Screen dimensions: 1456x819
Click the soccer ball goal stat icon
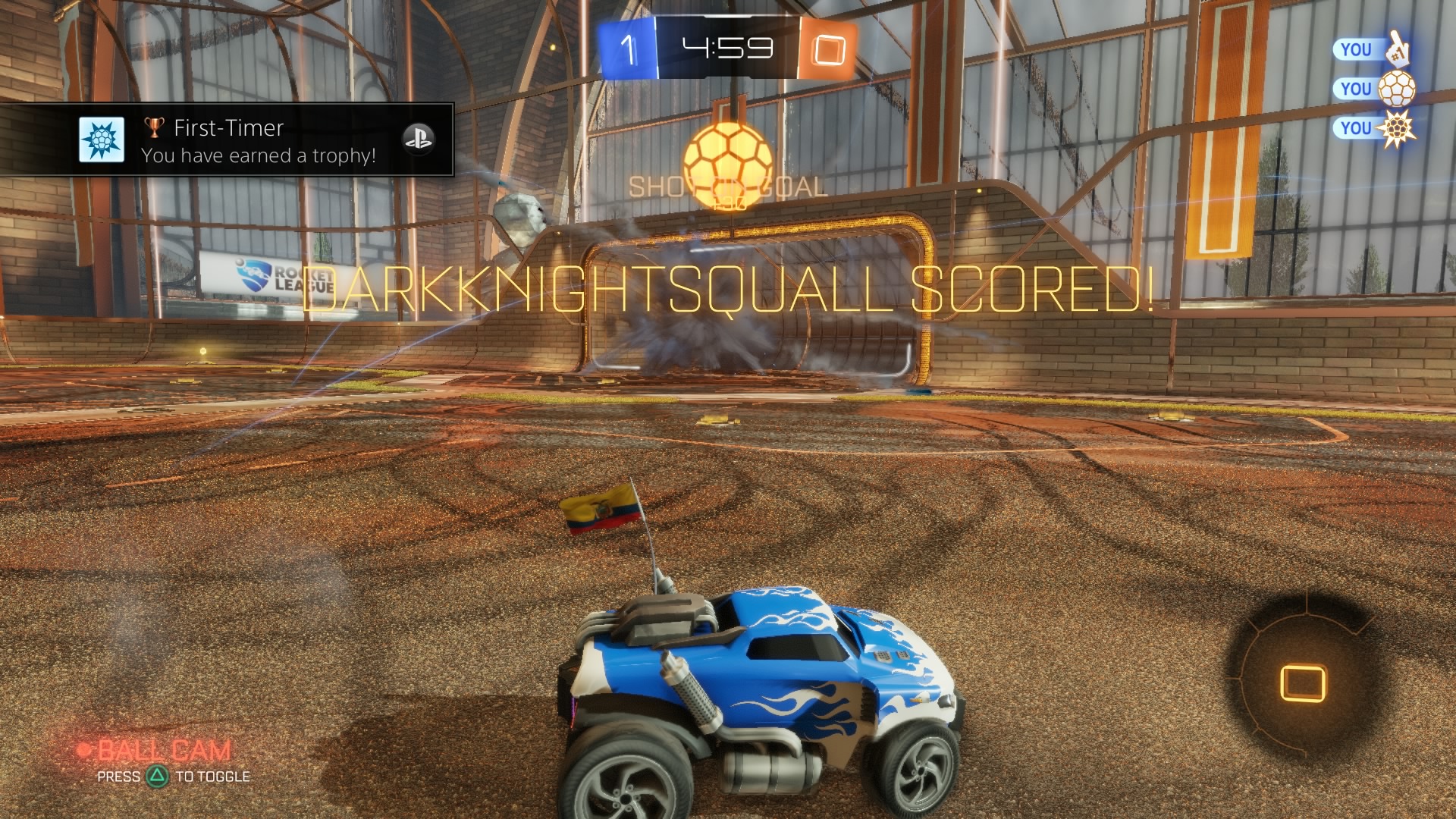(x=1396, y=89)
